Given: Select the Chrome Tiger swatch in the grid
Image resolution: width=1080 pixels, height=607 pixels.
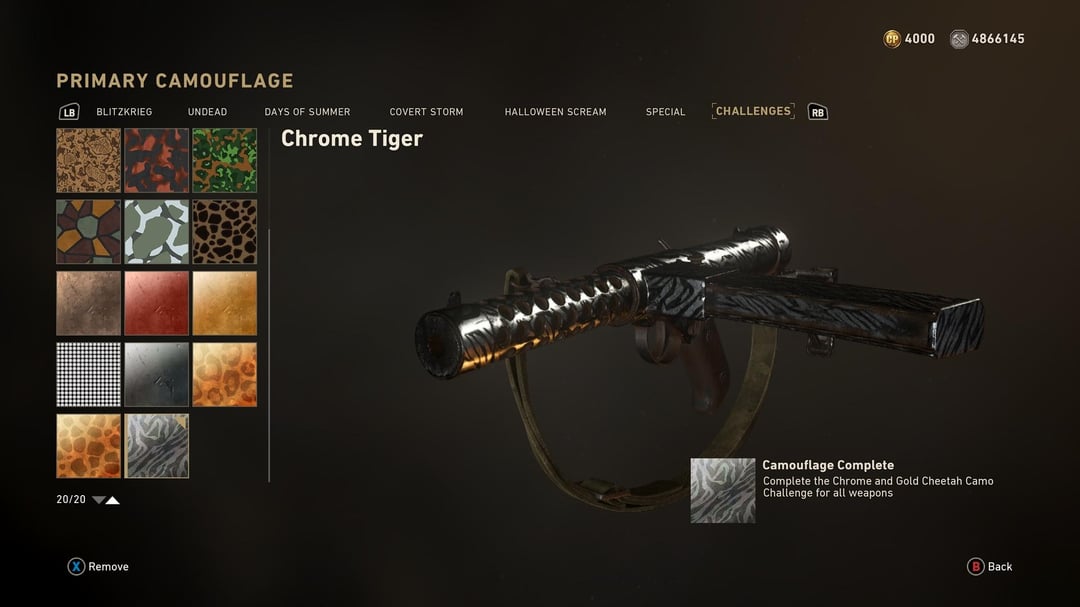Looking at the screenshot, I should coord(156,446).
